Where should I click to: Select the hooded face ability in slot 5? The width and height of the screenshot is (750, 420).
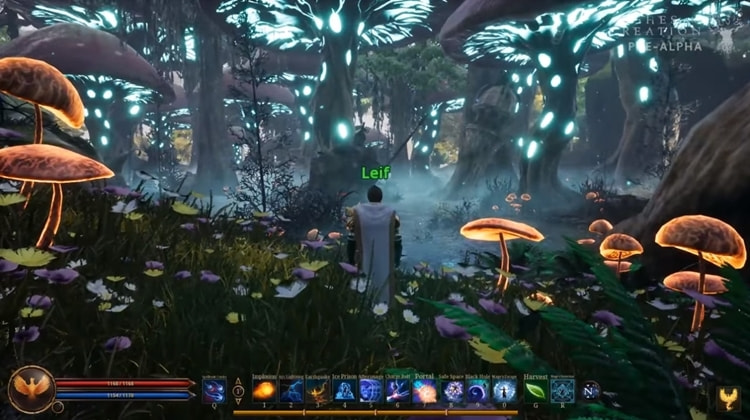[371, 390]
